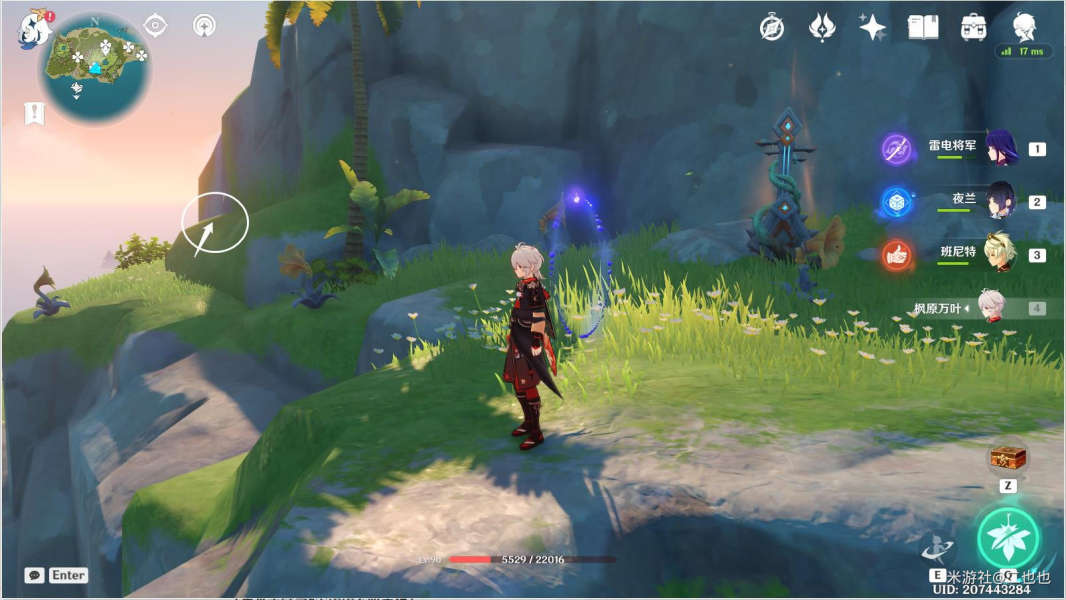Open the backpack inventory
Viewport: 1066px width, 600px height.
[973, 27]
